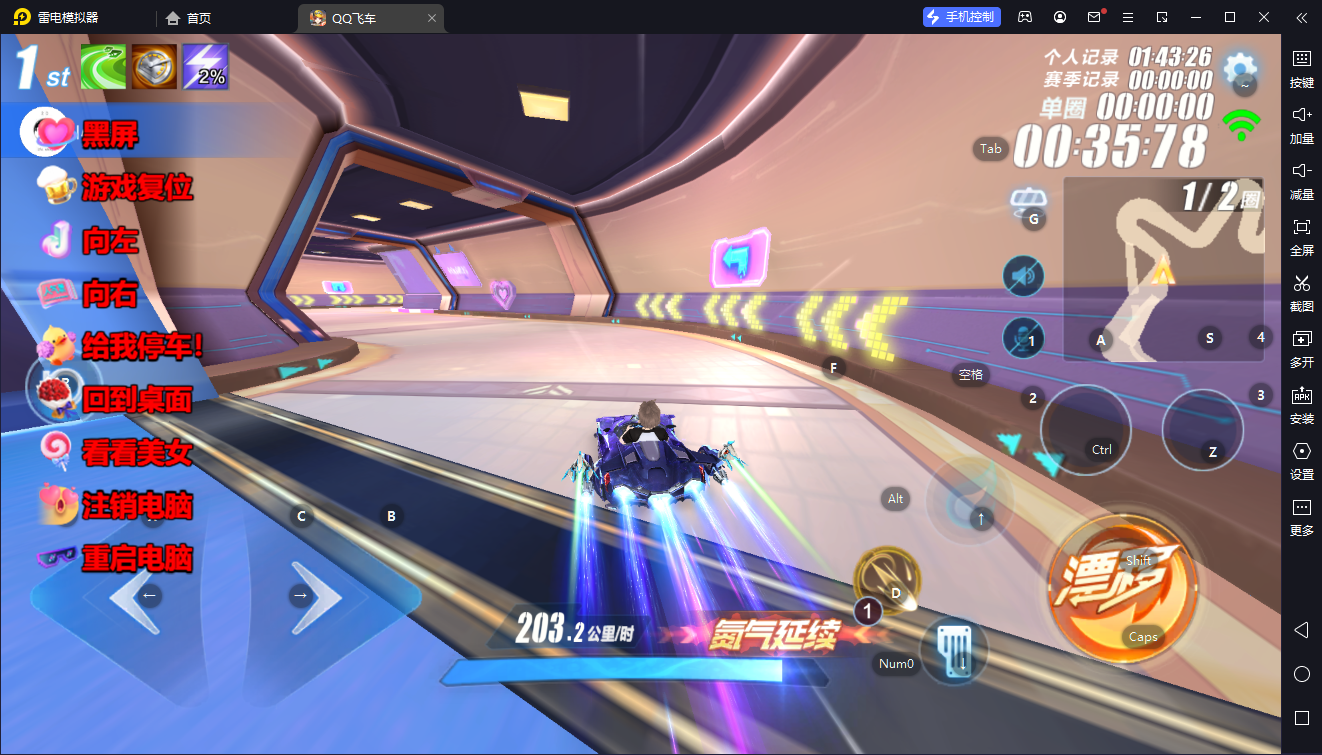Choose the 游戏复位 entry
The width and height of the screenshot is (1322, 755).
click(x=137, y=187)
